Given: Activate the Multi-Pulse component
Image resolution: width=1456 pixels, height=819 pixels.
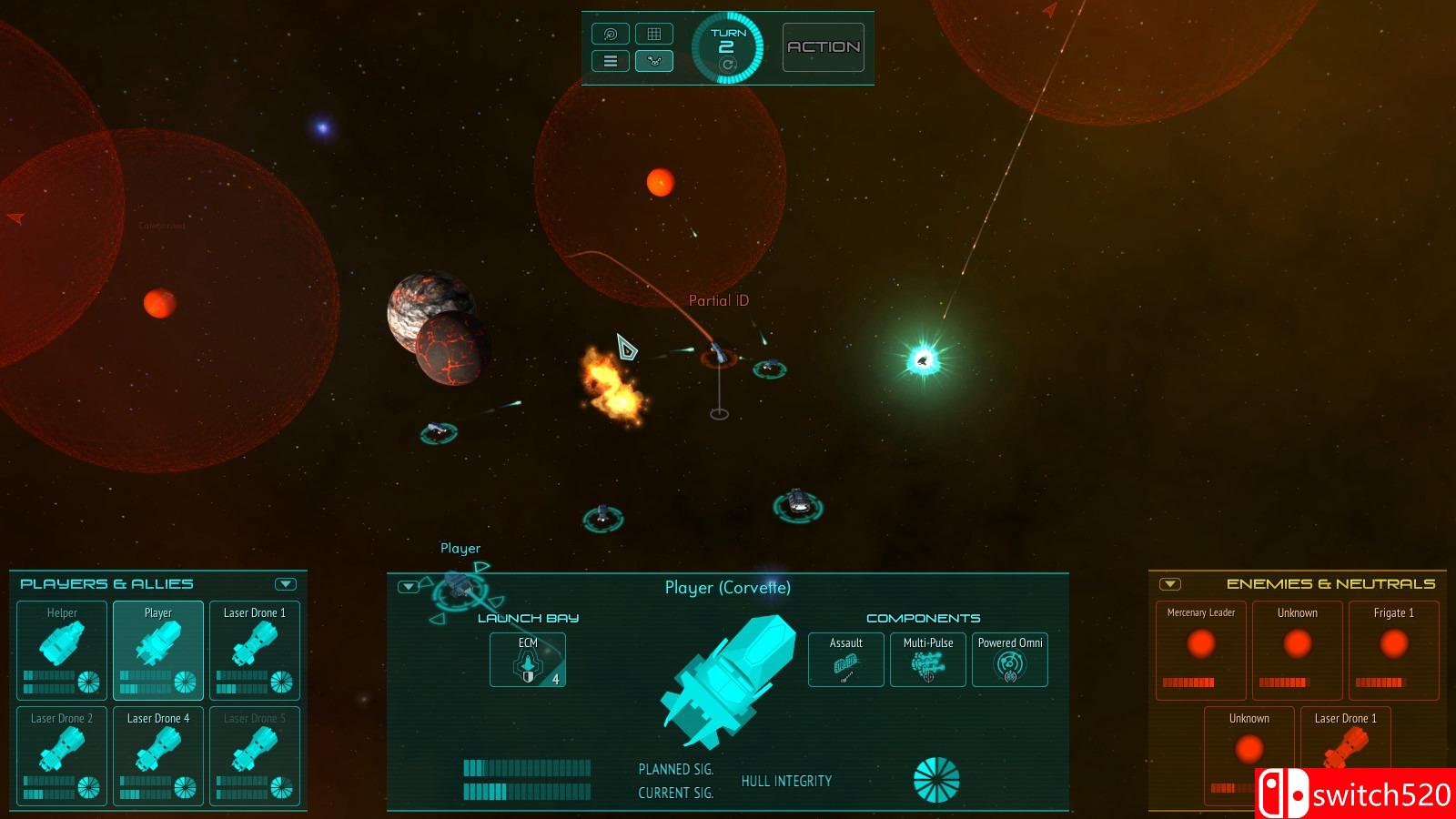Looking at the screenshot, I should point(928,660).
